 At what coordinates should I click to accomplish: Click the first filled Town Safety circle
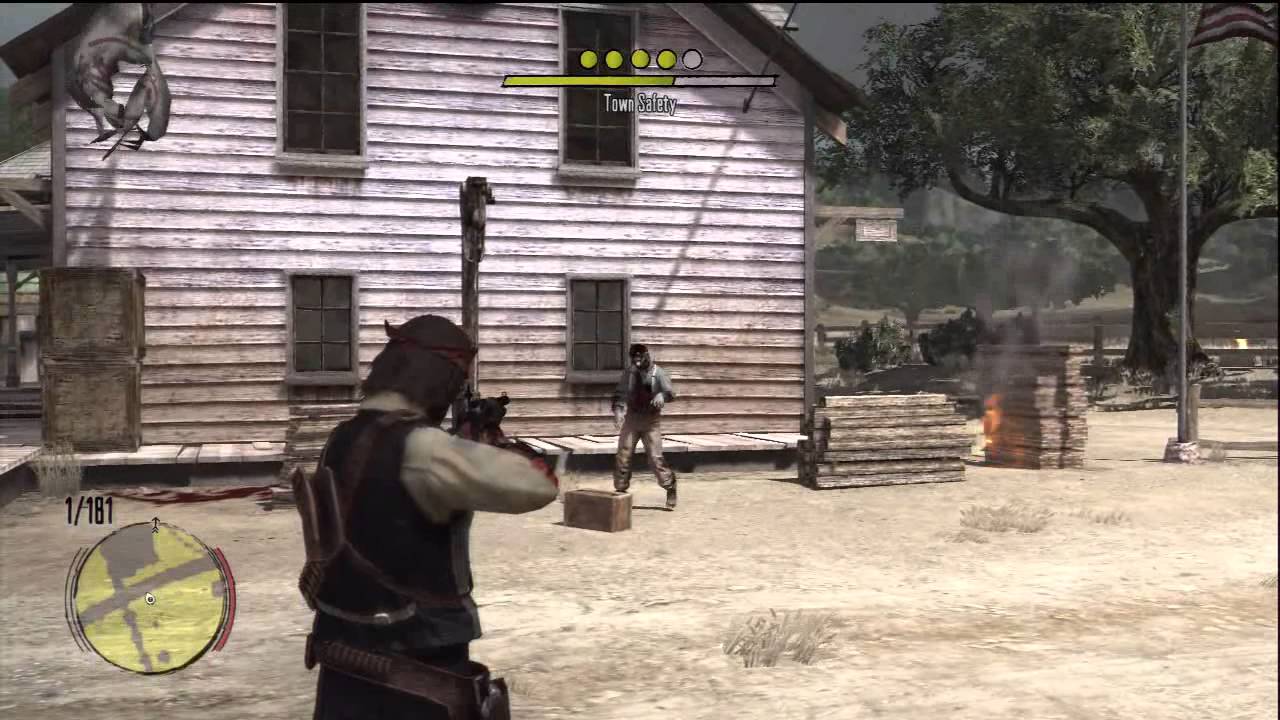pos(588,59)
